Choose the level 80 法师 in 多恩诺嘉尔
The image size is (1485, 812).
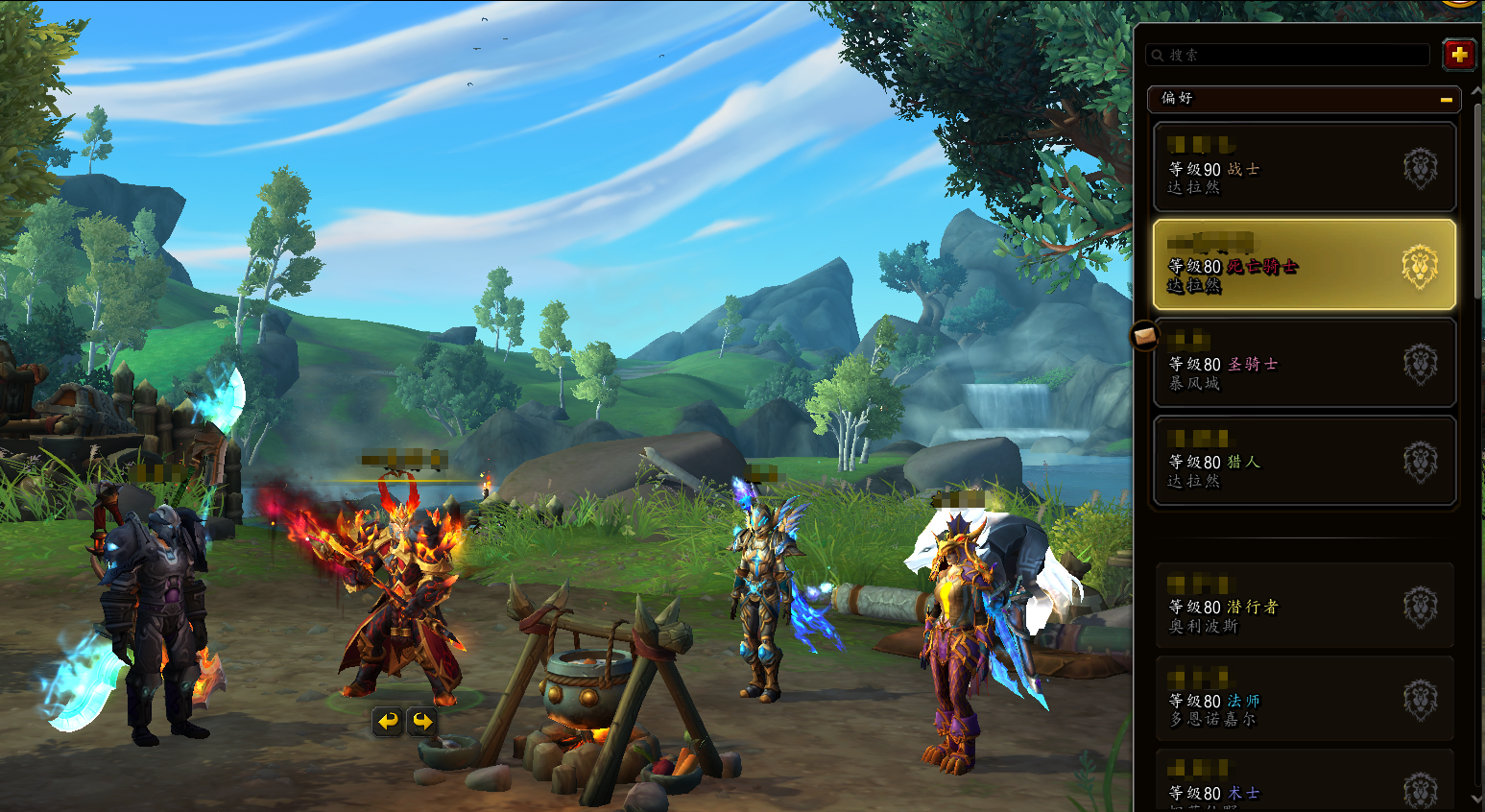pos(1304,701)
